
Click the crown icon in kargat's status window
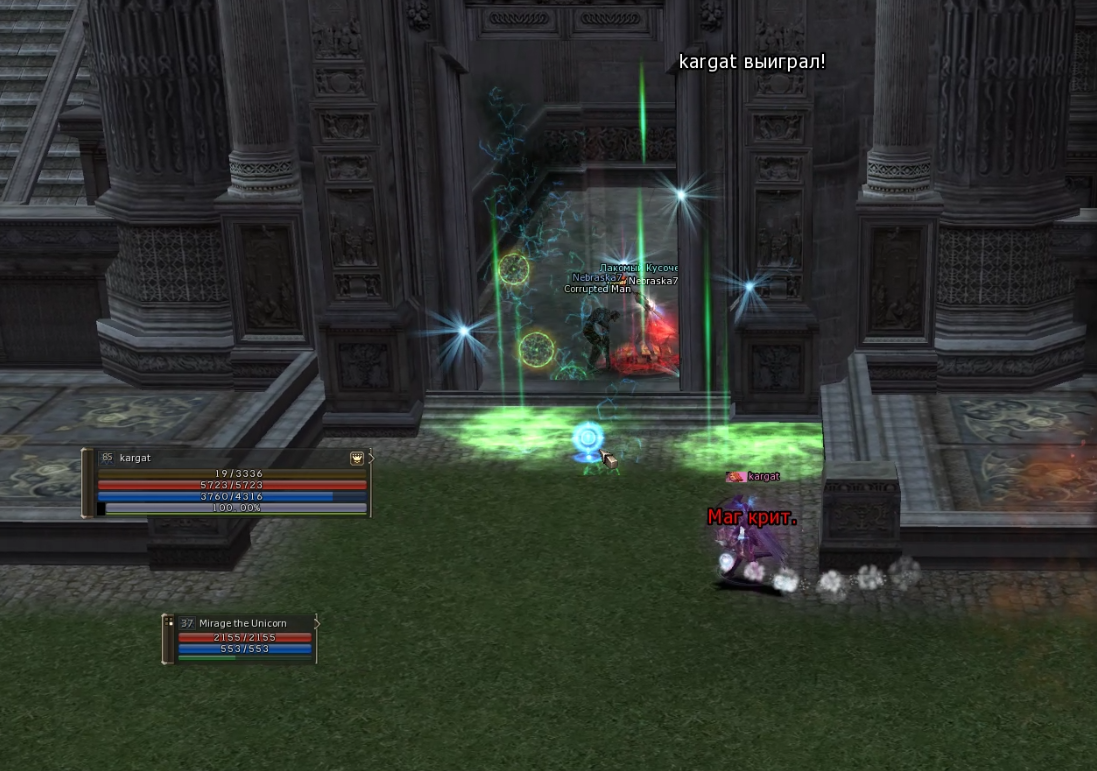click(x=356, y=458)
